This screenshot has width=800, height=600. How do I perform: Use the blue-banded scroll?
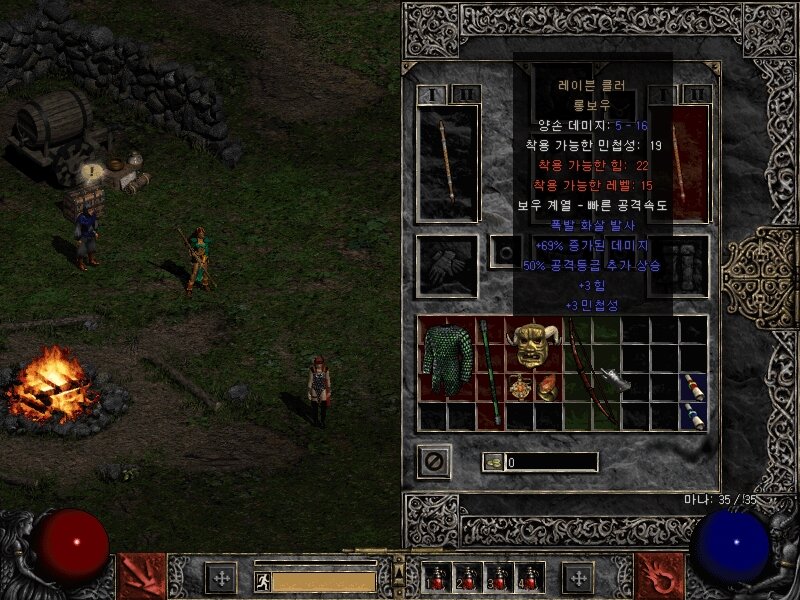(694, 416)
